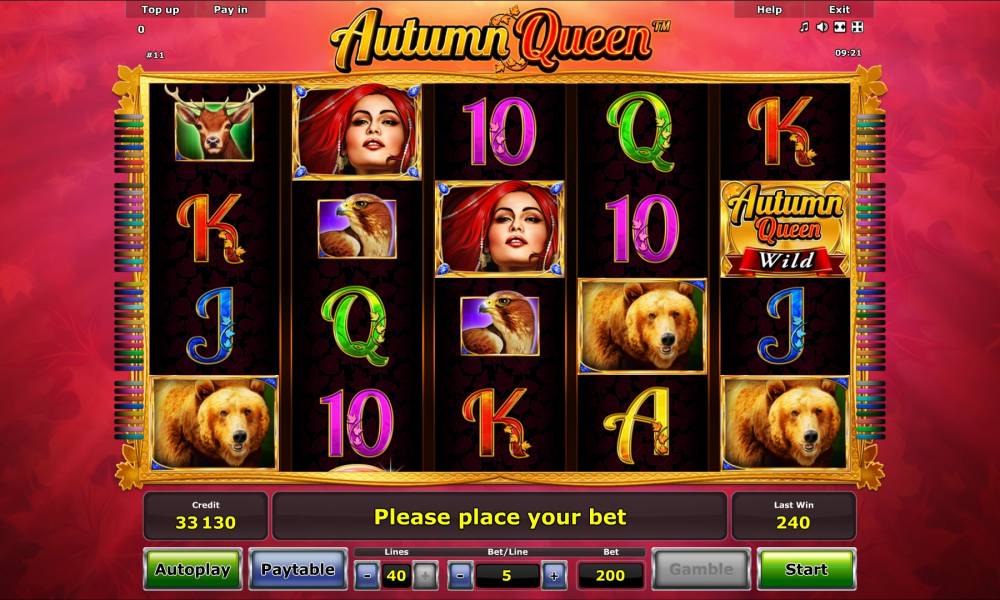Click the four-arrow fullscreen icon
Screen dimensions: 1000x600
(x=856, y=27)
